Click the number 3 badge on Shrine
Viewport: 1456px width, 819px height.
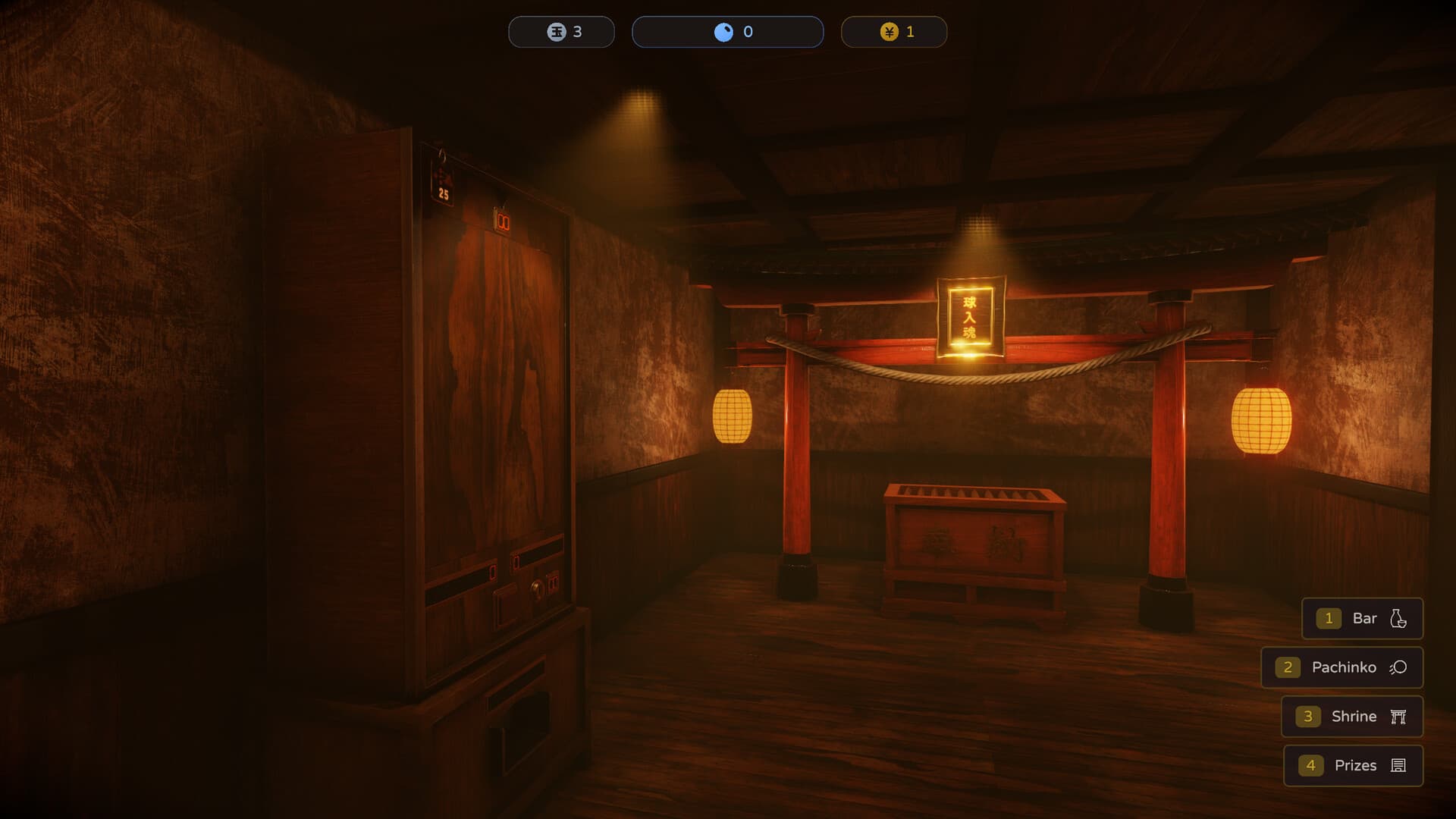click(x=1308, y=717)
